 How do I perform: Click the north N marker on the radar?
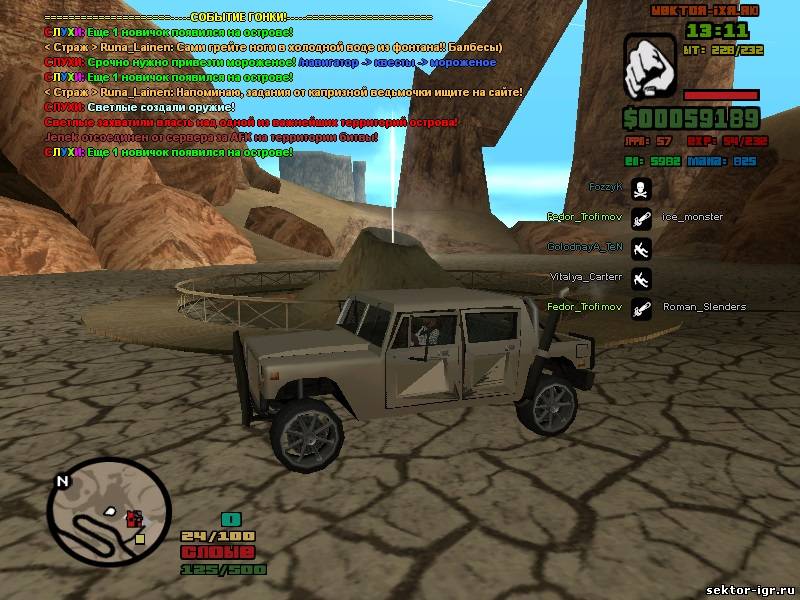(62, 481)
